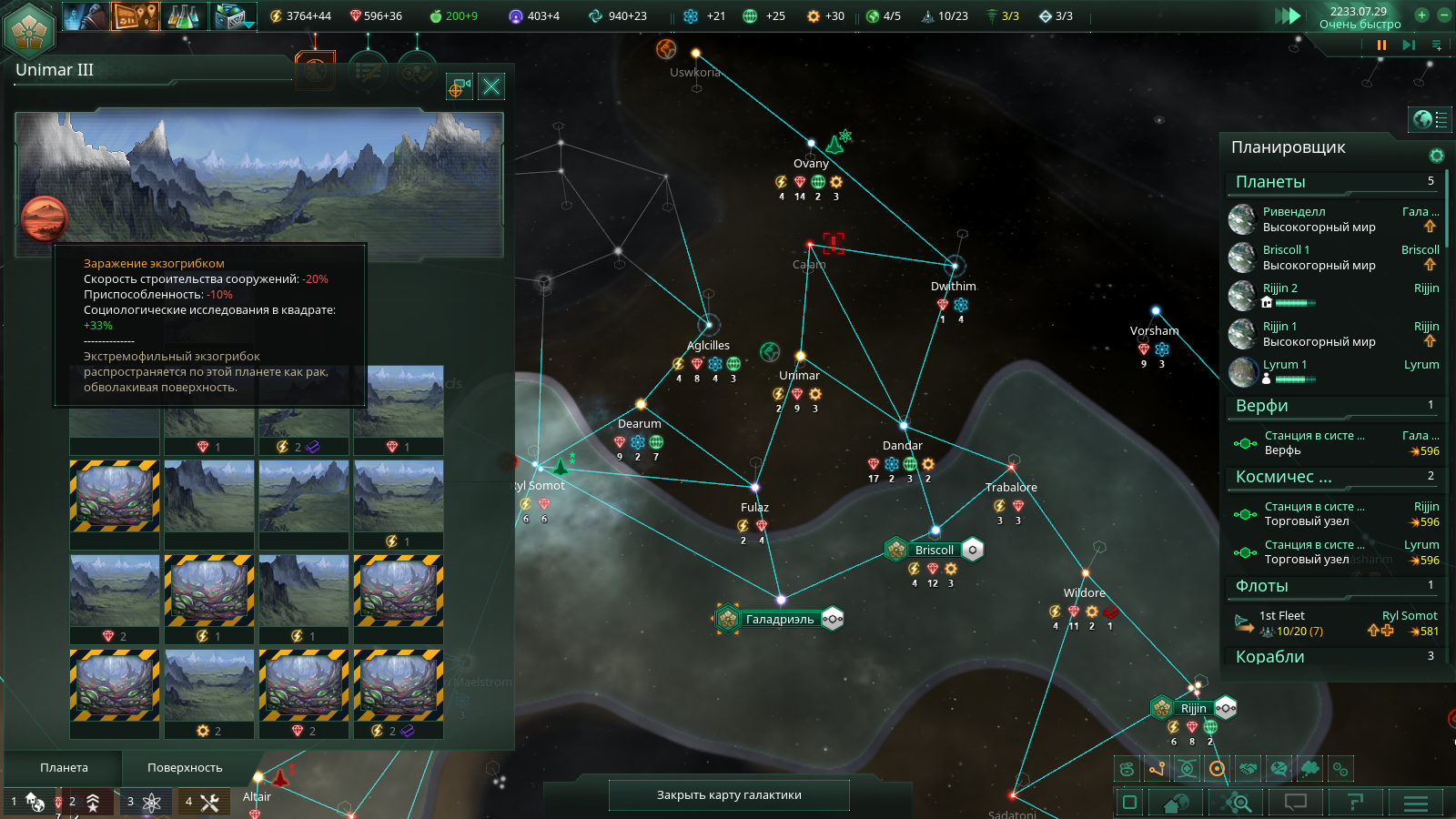This screenshot has height=819, width=1456.
Task: Jump to the Галадриэль system label
Action: coord(780,620)
